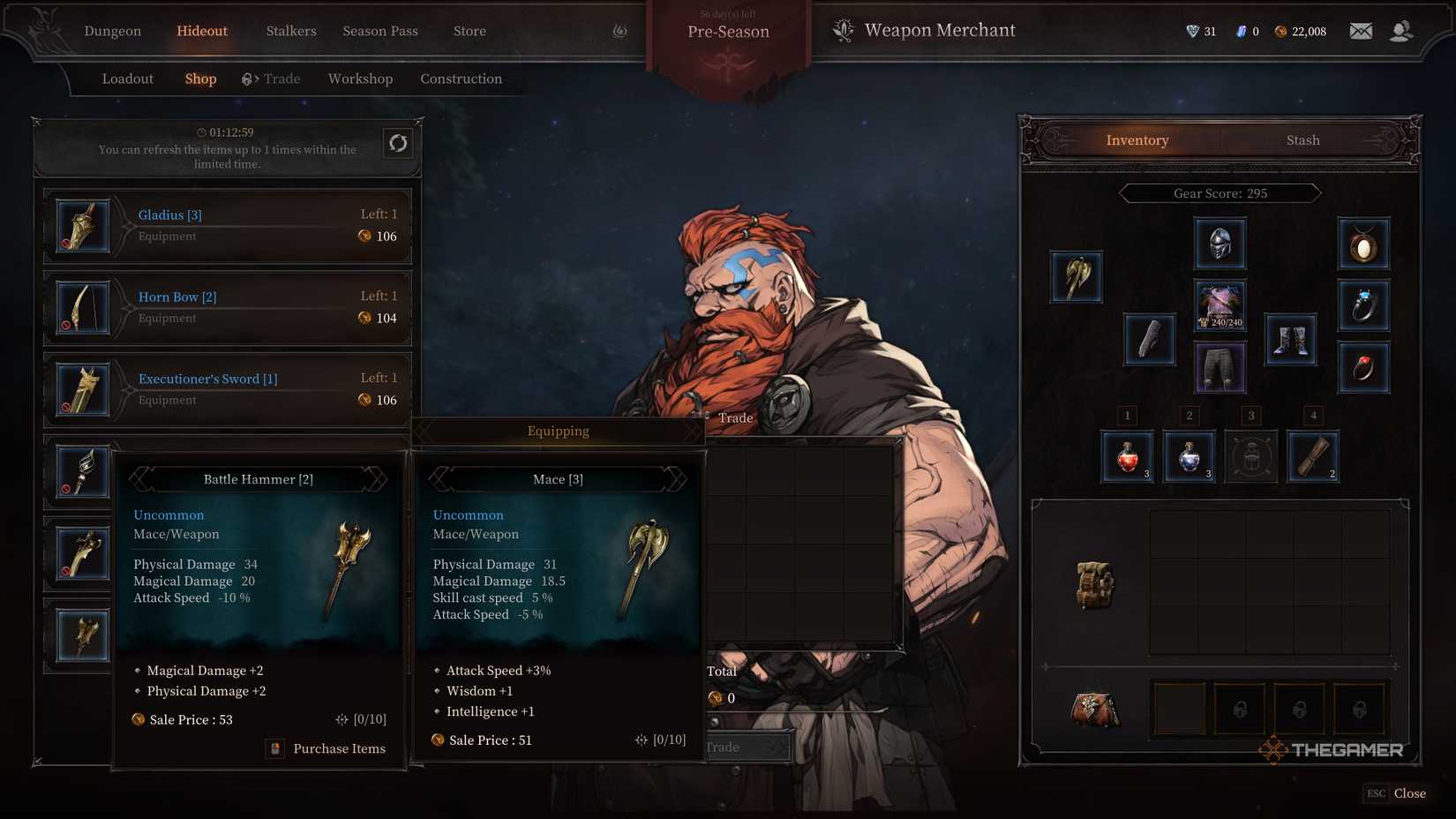Open the gold currency counter icon
Screen dimensions: 1456x819
[x=1281, y=31]
